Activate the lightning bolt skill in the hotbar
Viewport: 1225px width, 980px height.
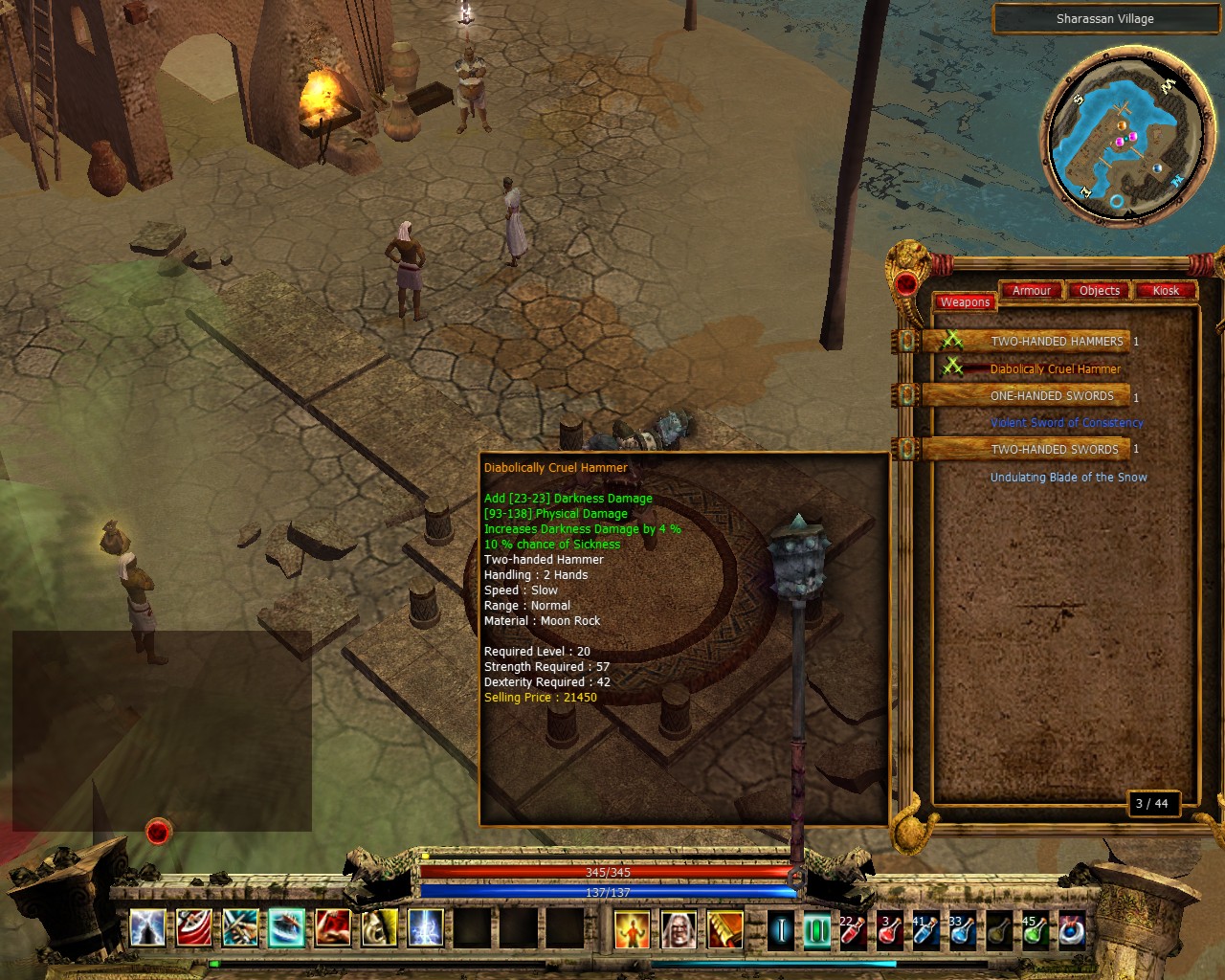(x=425, y=928)
